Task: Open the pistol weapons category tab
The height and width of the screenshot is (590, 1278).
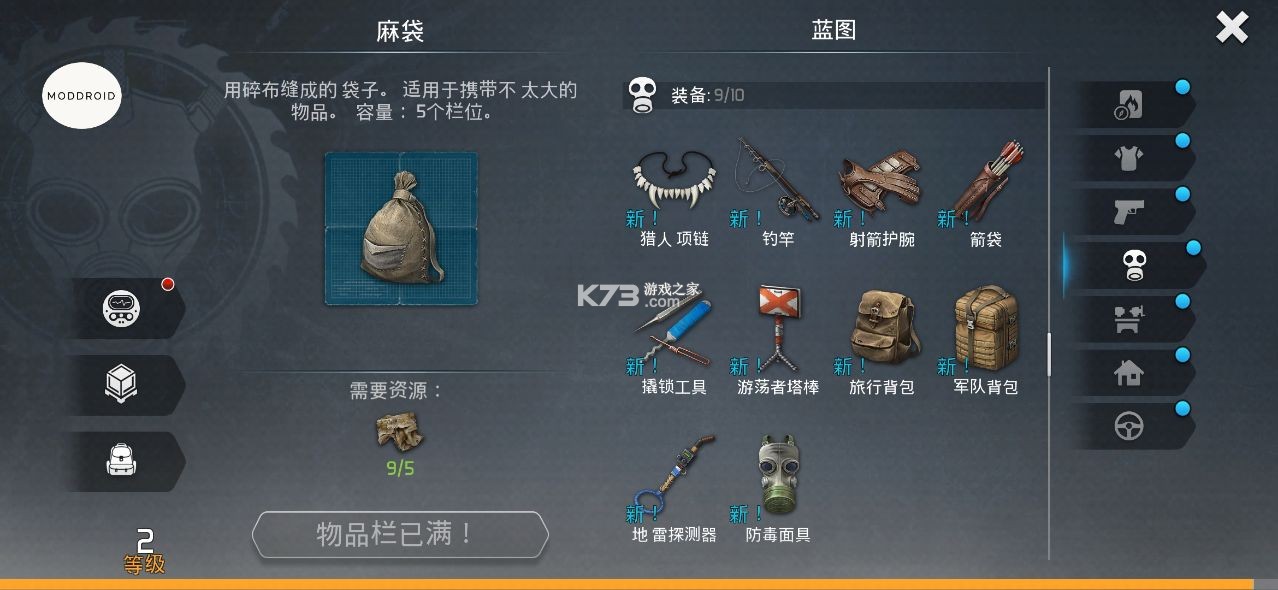Action: [1130, 211]
